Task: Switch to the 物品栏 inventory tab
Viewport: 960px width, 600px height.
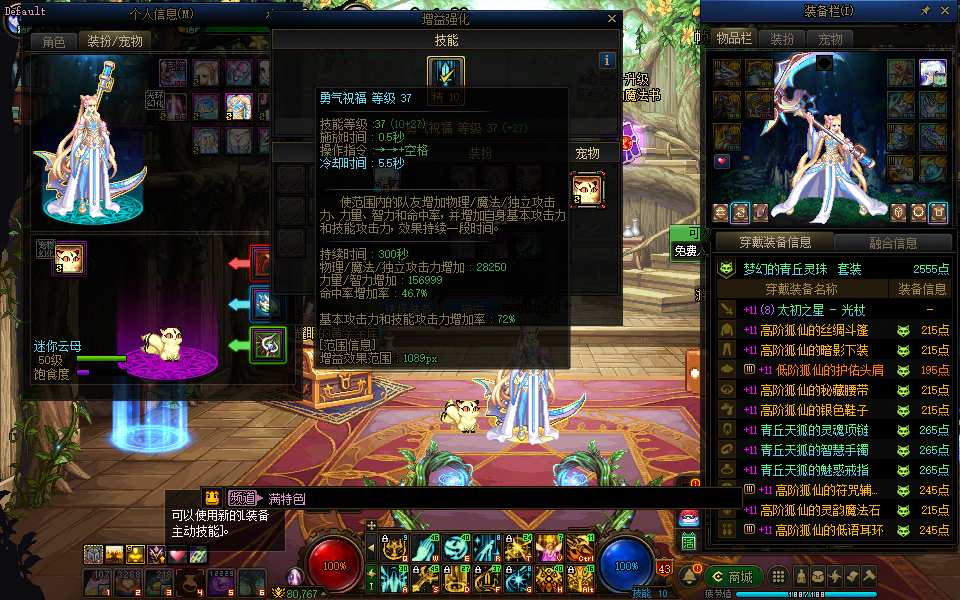Action: [x=733, y=39]
